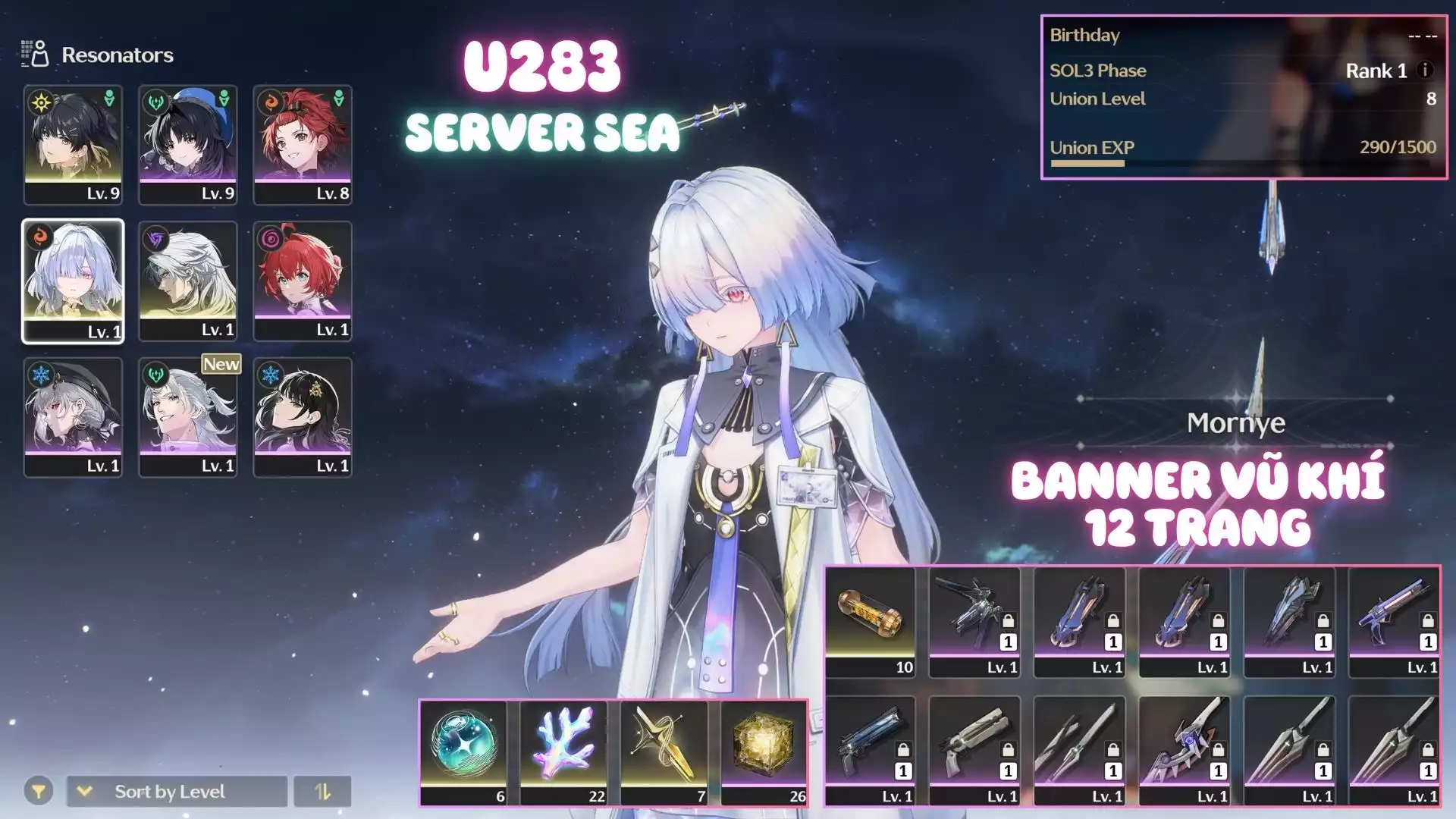Select the iridescent coral item slot
Image resolution: width=1456 pixels, height=819 pixels.
point(563,752)
